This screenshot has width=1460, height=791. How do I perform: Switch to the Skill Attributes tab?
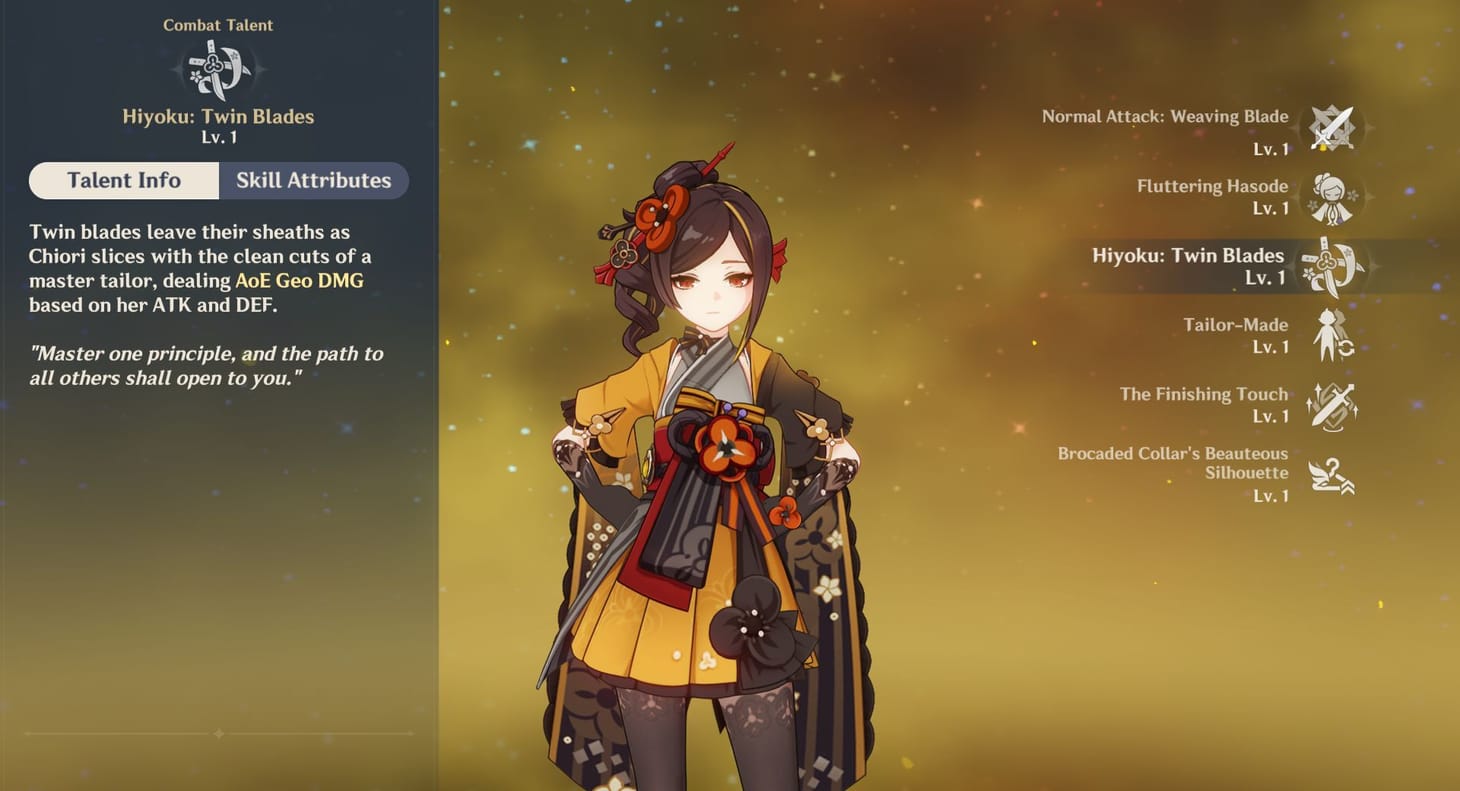click(x=313, y=180)
